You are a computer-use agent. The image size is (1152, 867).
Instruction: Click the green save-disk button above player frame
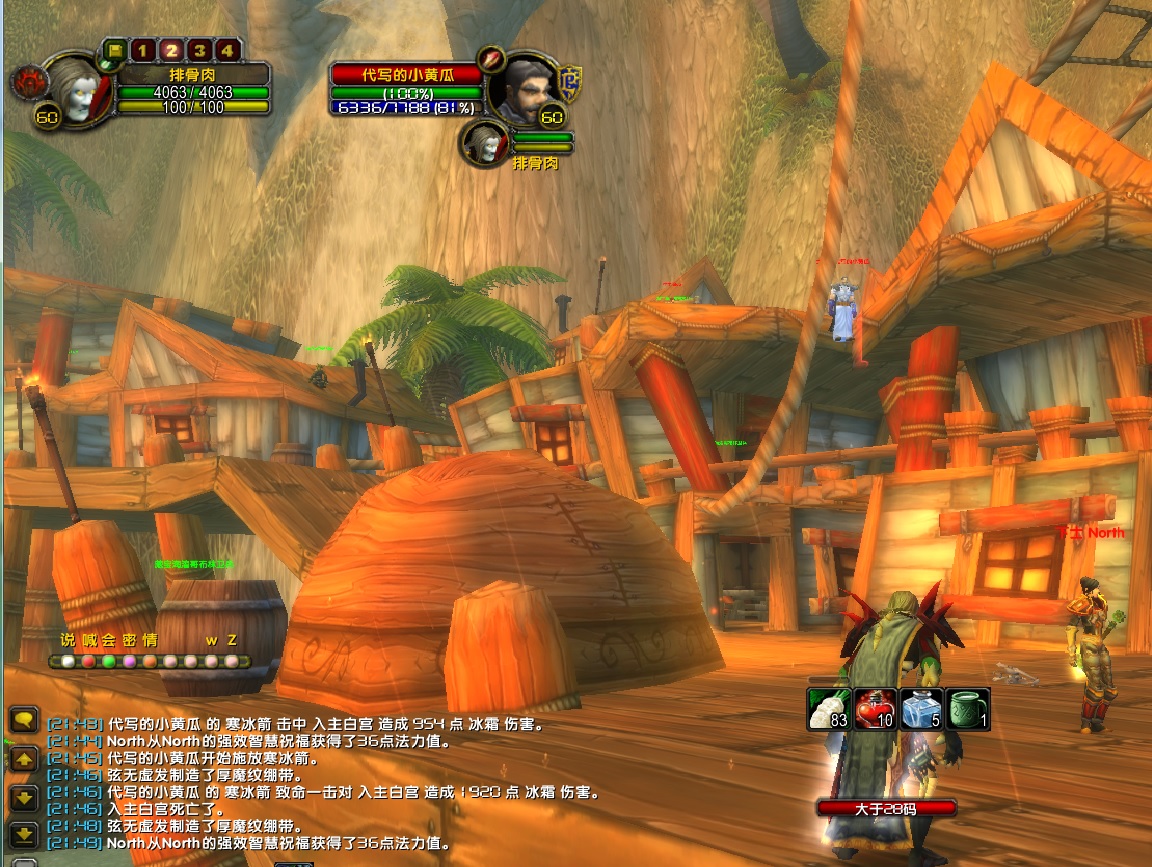point(114,50)
